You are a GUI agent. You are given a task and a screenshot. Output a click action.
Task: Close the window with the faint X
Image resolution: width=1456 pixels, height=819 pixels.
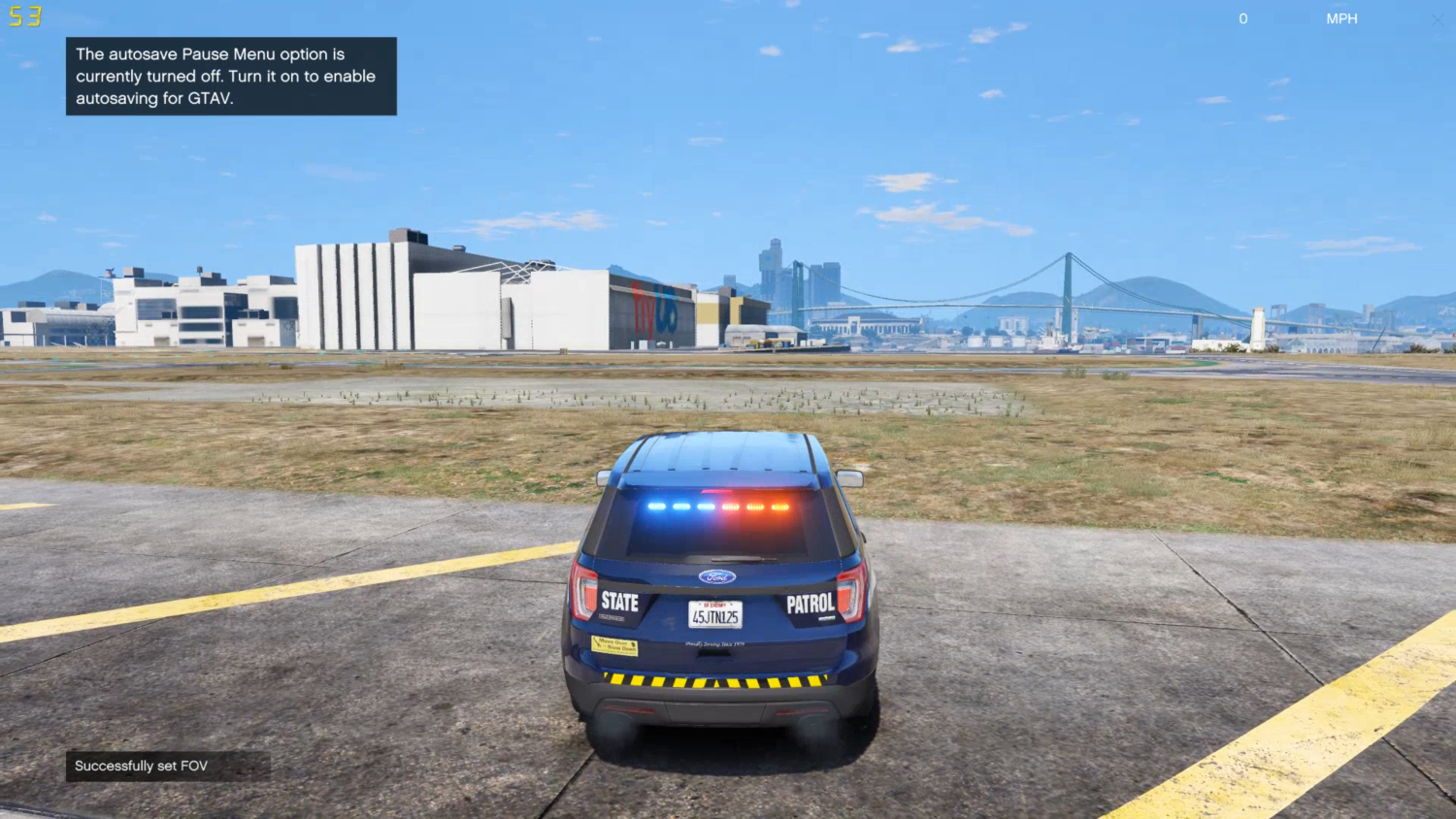1437,19
